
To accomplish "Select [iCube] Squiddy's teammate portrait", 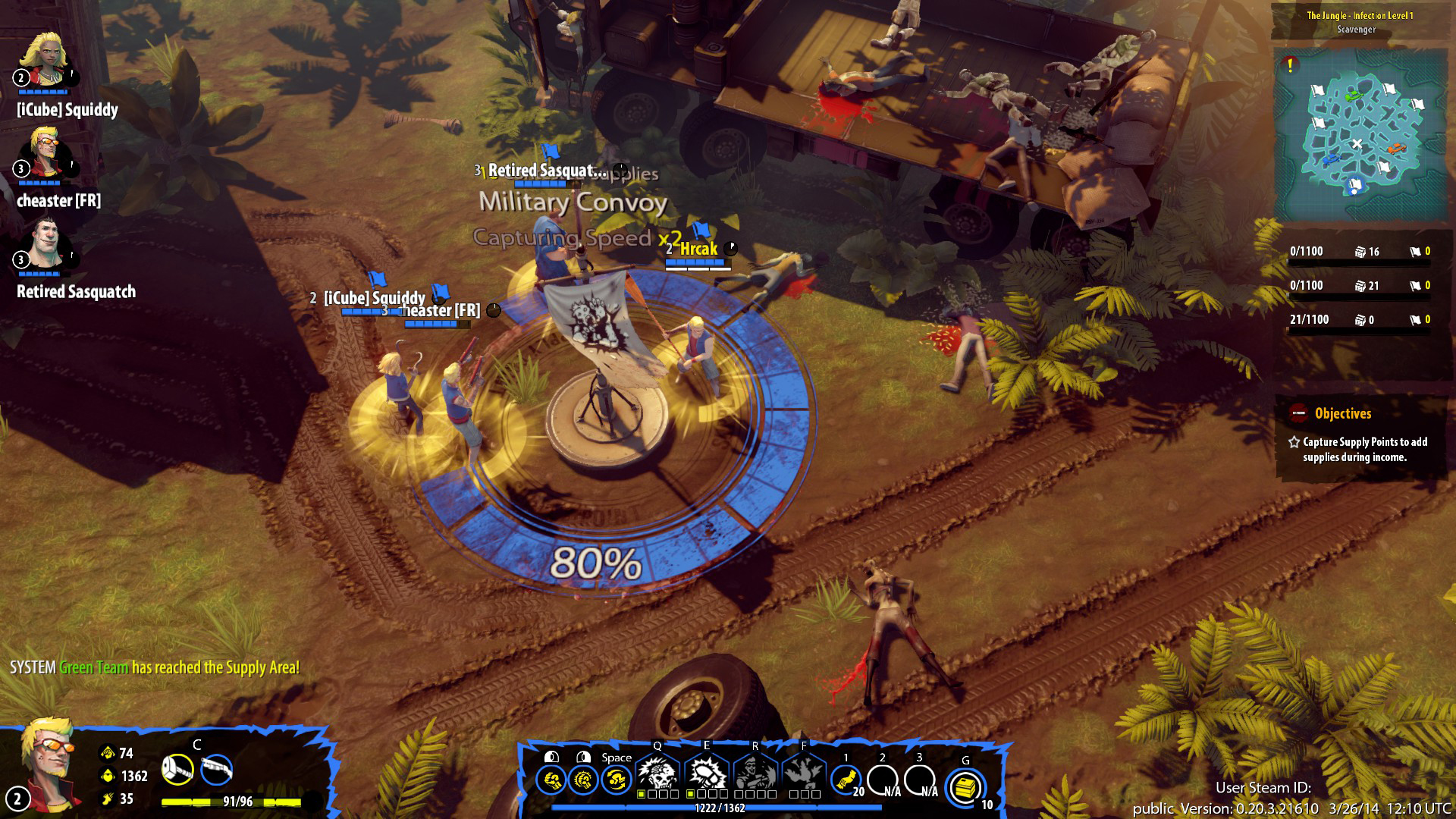I will tap(44, 61).
